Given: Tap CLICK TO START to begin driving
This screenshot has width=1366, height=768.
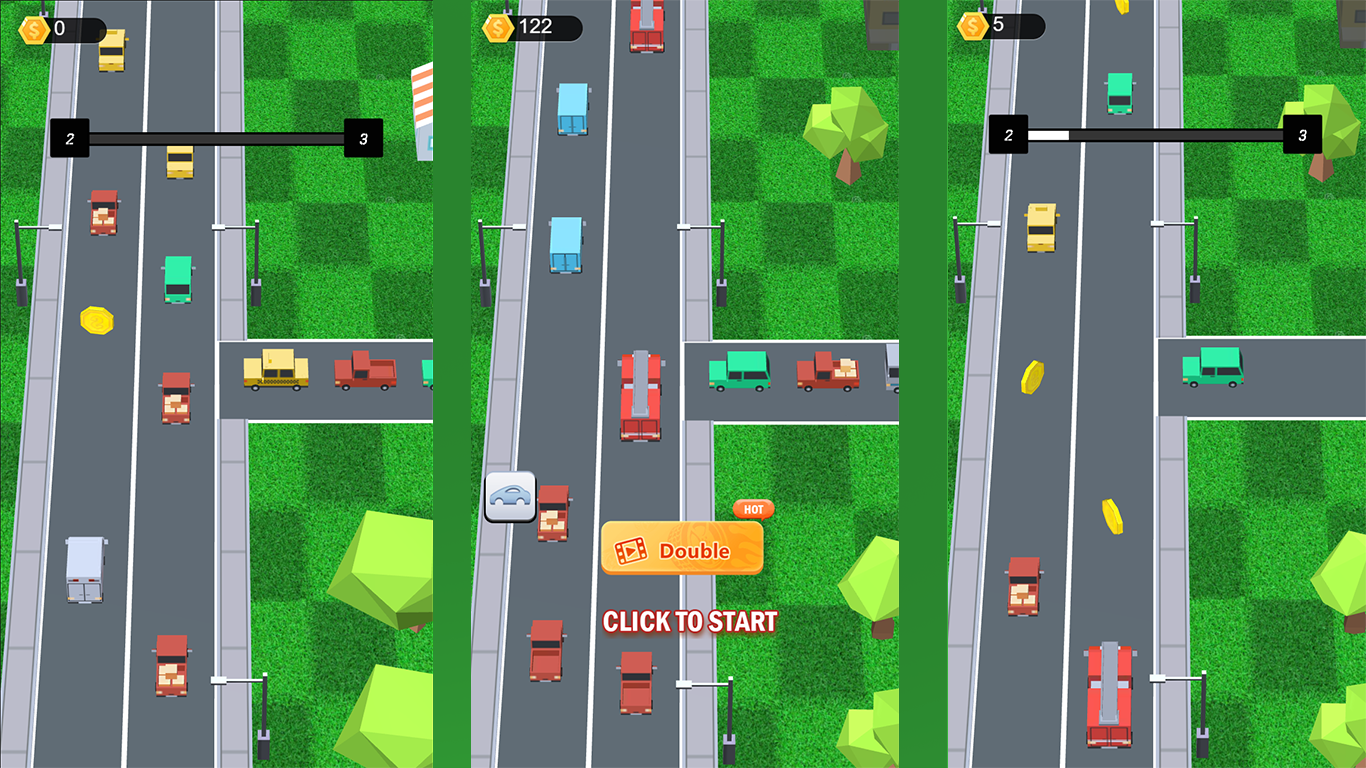Looking at the screenshot, I should pos(688,621).
